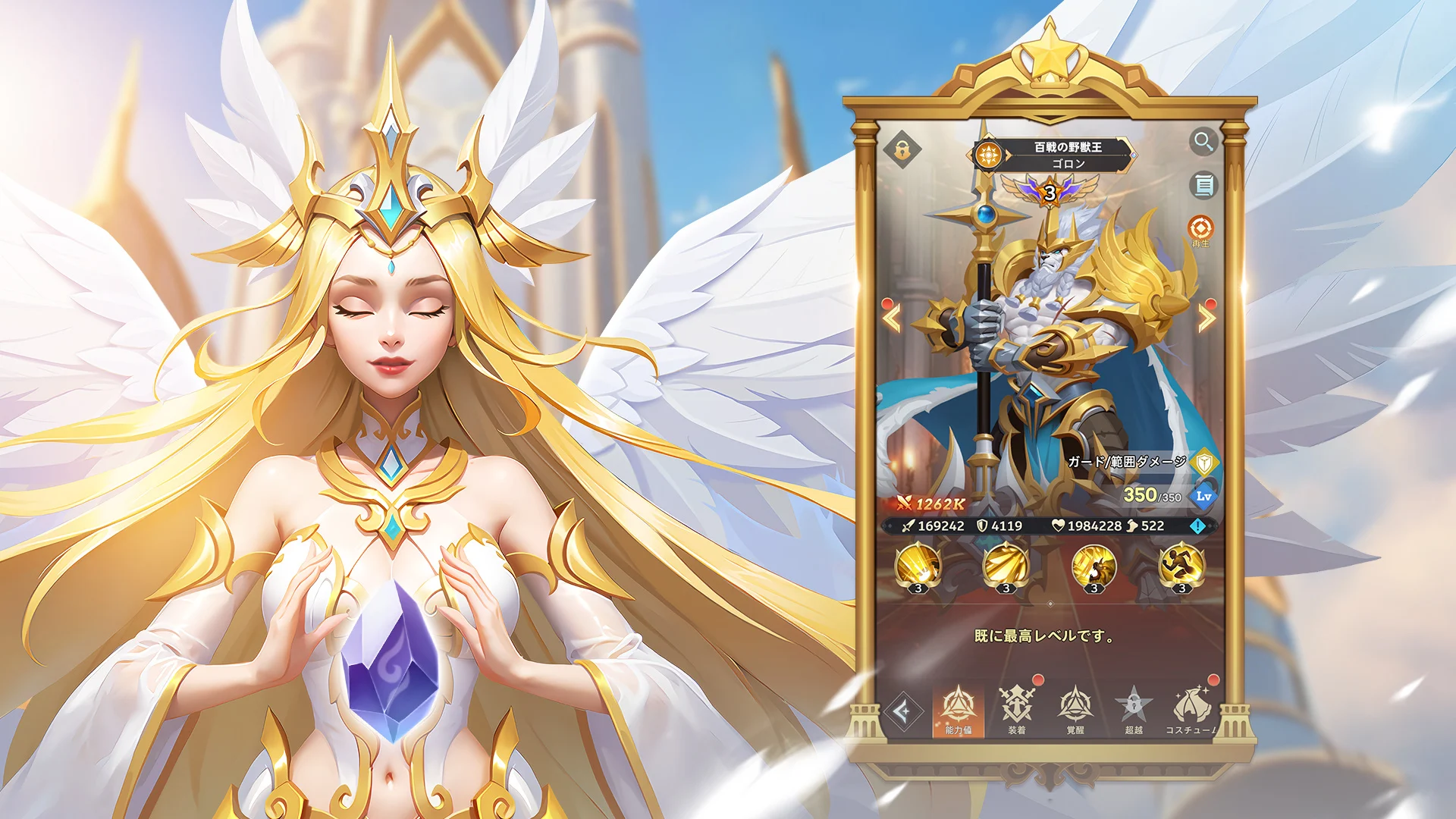Image resolution: width=1456 pixels, height=819 pixels.
Task: Open the 覚醒 awakening tab
Action: tap(1075, 711)
